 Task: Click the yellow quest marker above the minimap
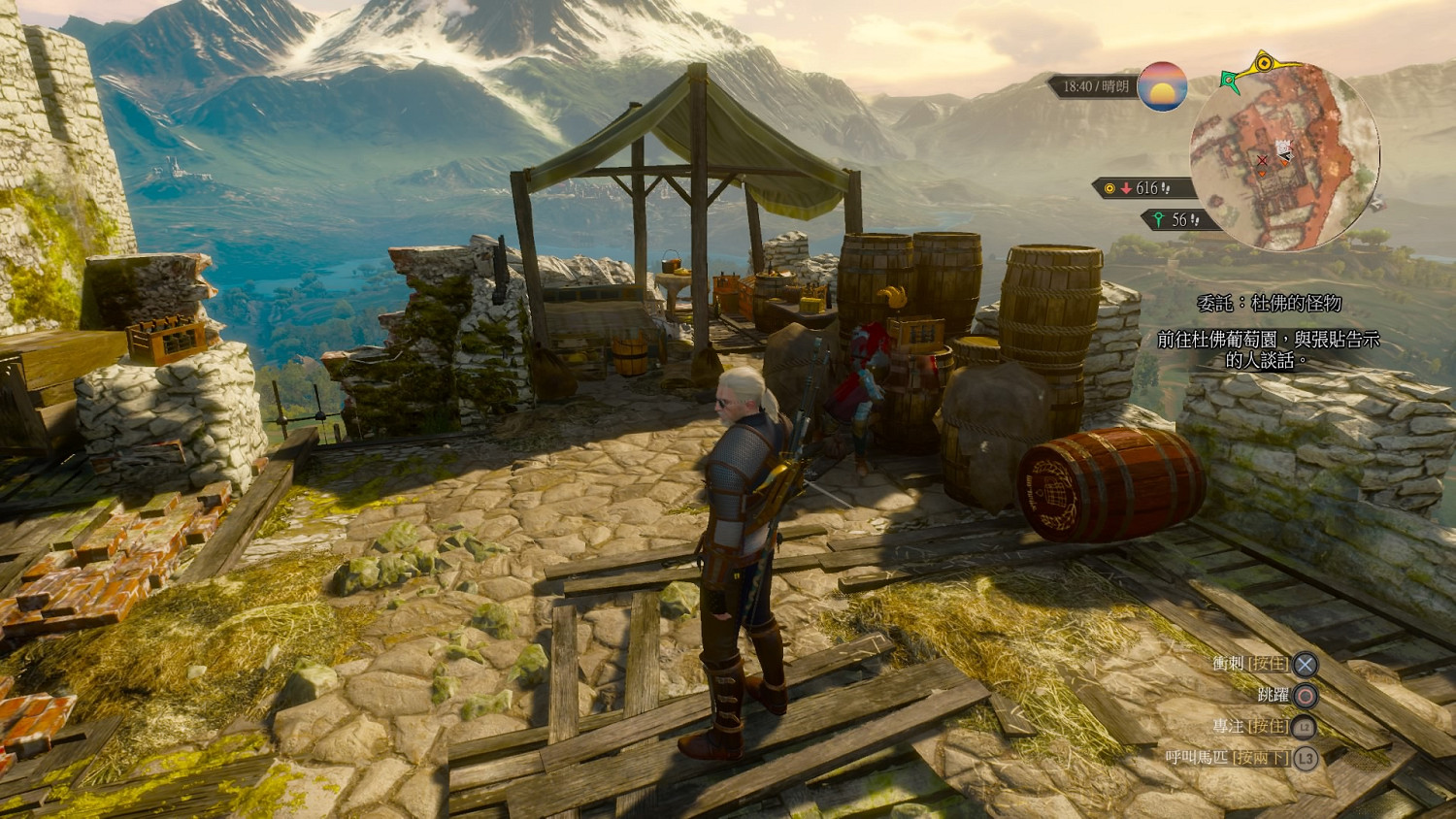pyautogui.click(x=1264, y=64)
